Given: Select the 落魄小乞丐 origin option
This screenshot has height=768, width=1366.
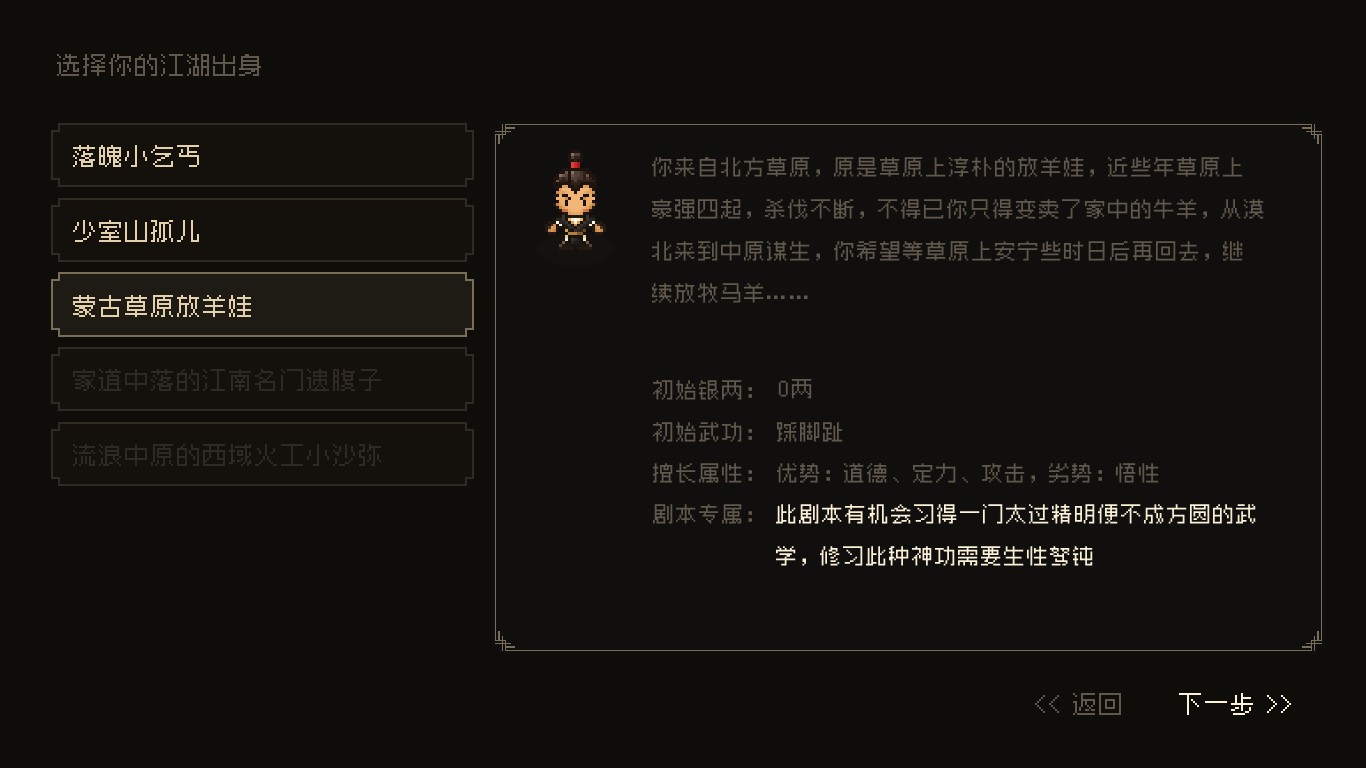Looking at the screenshot, I should click(262, 155).
